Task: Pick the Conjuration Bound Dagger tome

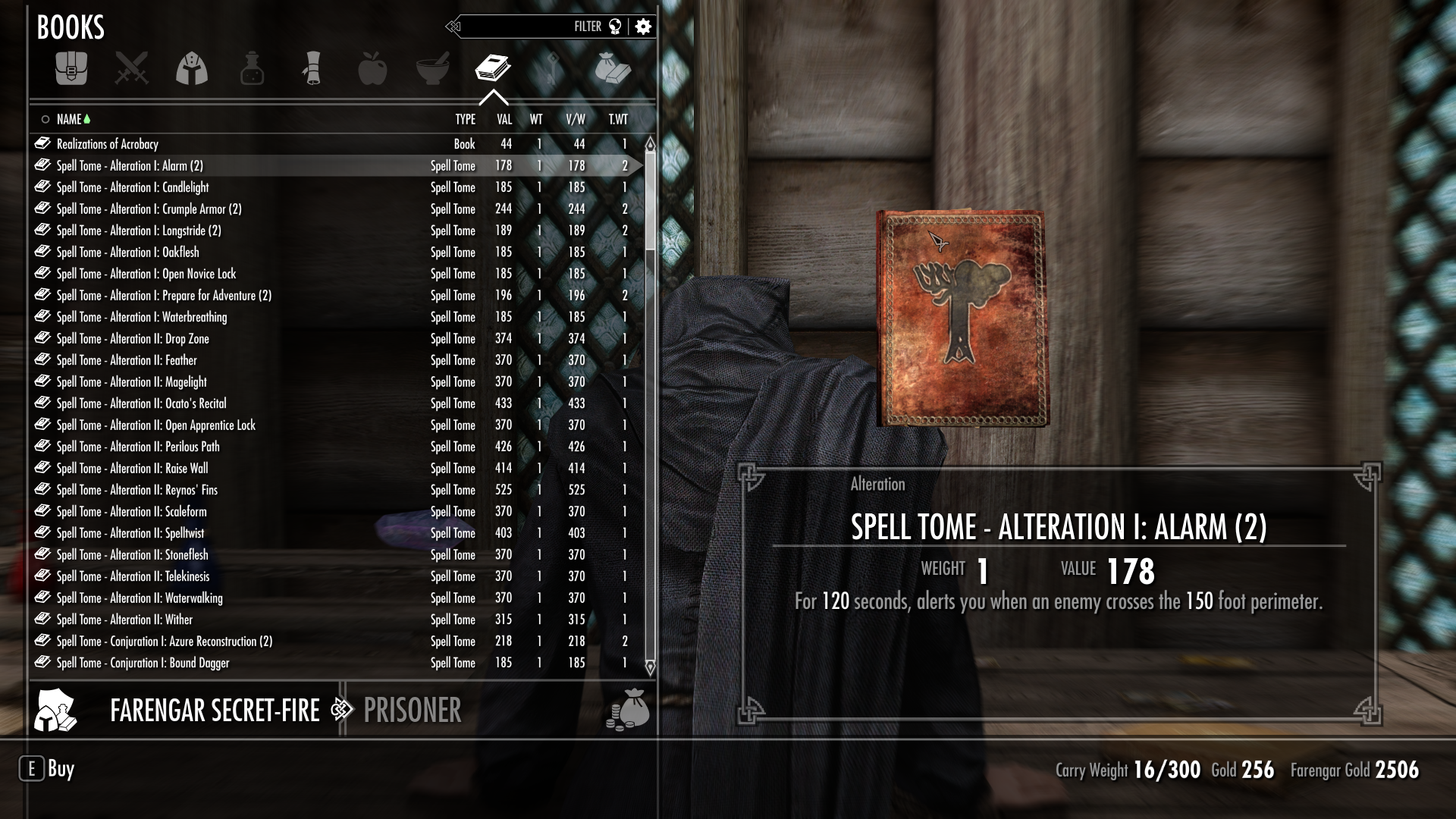Action: click(x=143, y=663)
